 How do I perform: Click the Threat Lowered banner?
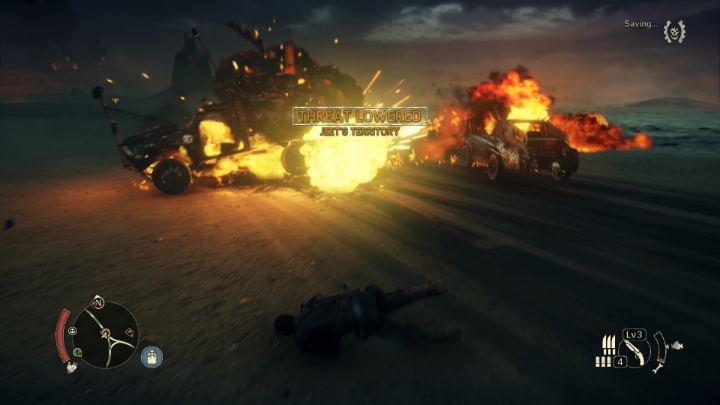360,117
